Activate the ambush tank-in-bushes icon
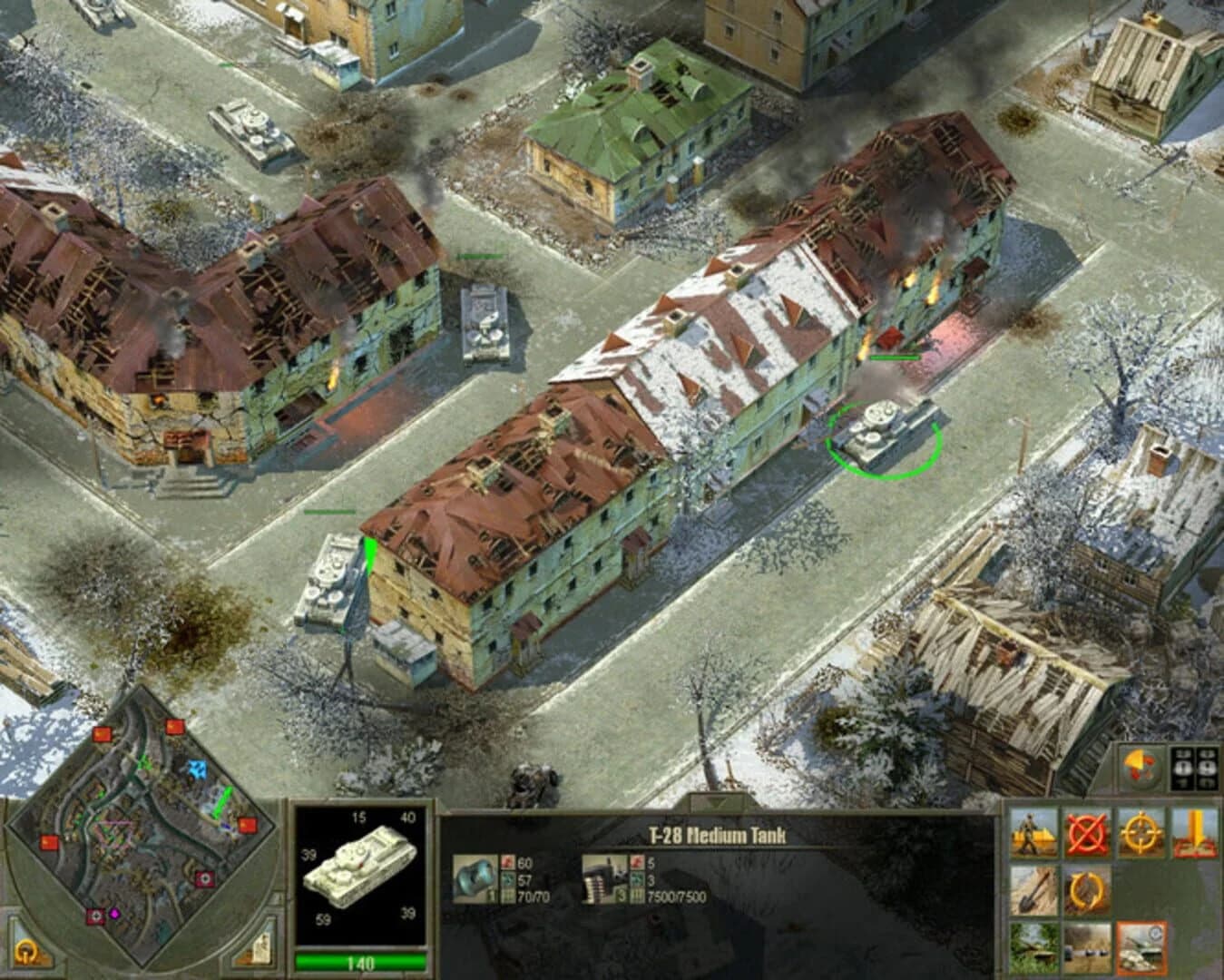The image size is (1224, 980). 1034,947
